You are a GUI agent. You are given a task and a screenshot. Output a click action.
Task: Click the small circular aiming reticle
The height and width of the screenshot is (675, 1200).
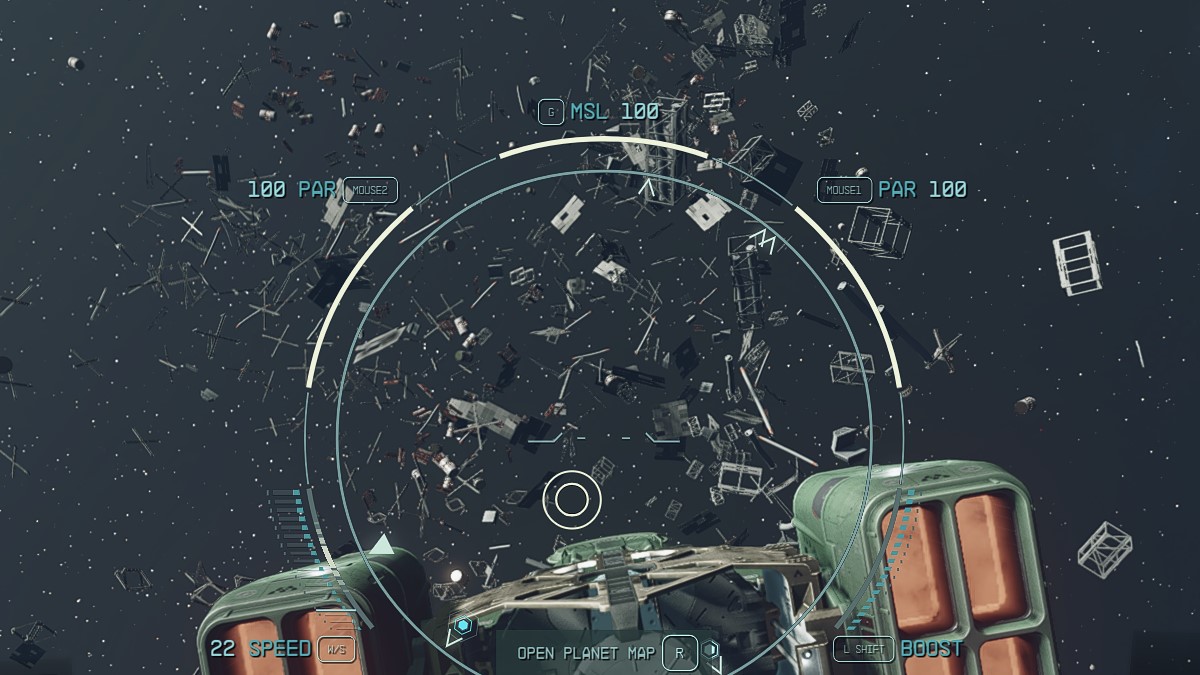[x=572, y=499]
